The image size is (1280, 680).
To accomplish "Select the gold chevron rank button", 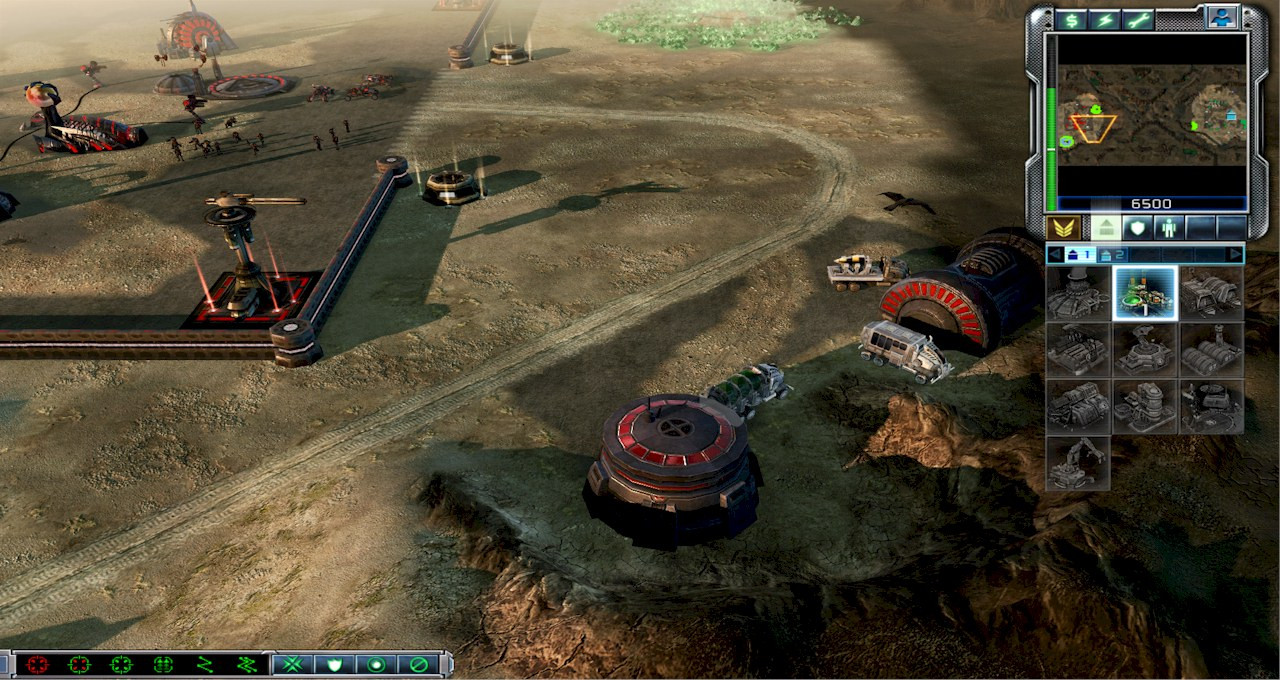I will [x=1063, y=228].
